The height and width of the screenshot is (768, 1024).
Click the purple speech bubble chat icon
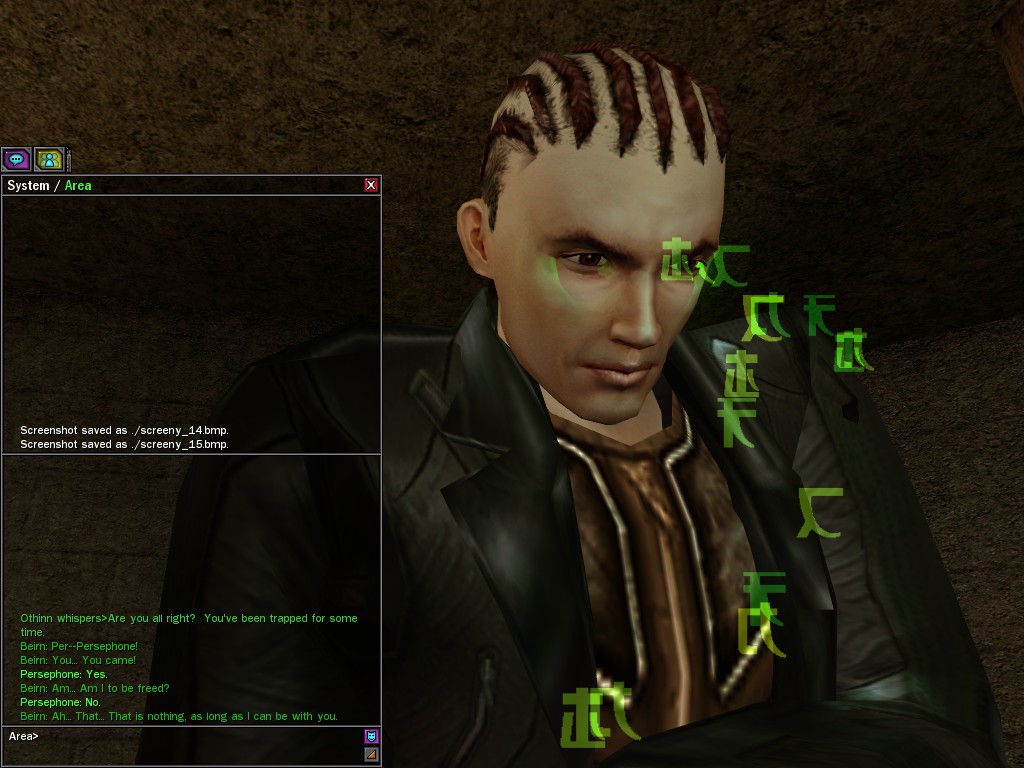16,159
